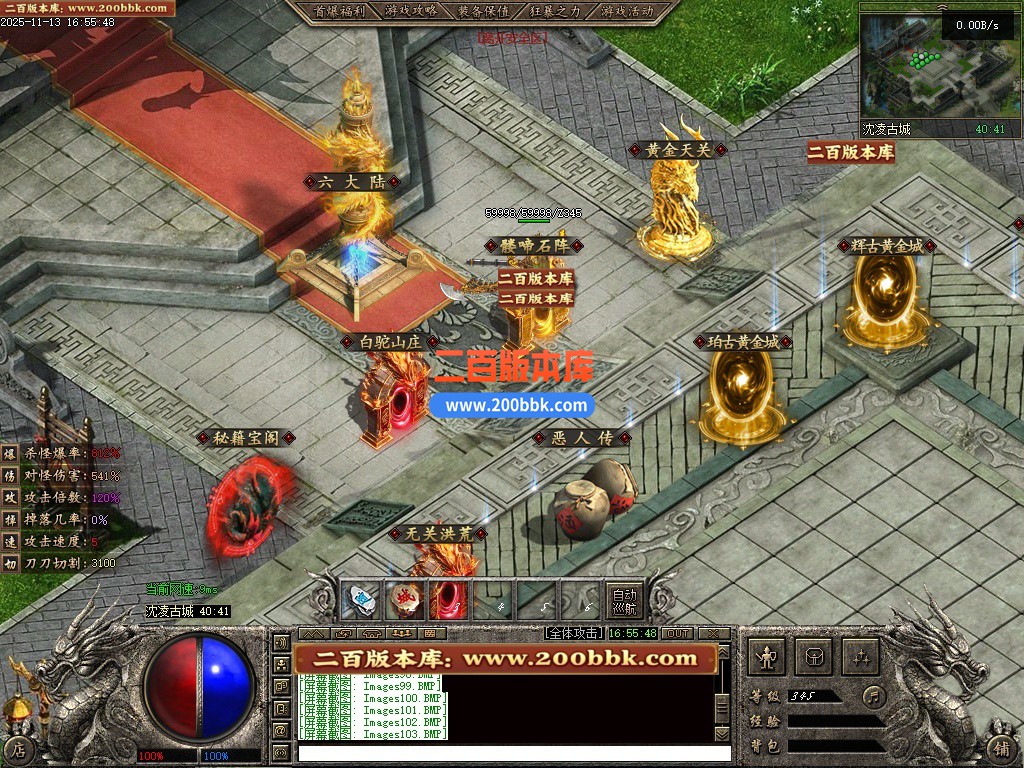Image resolution: width=1024 pixels, height=768 pixels.
Task: Use the blue-and-white stone in hotbar slot 1
Action: coord(360,600)
